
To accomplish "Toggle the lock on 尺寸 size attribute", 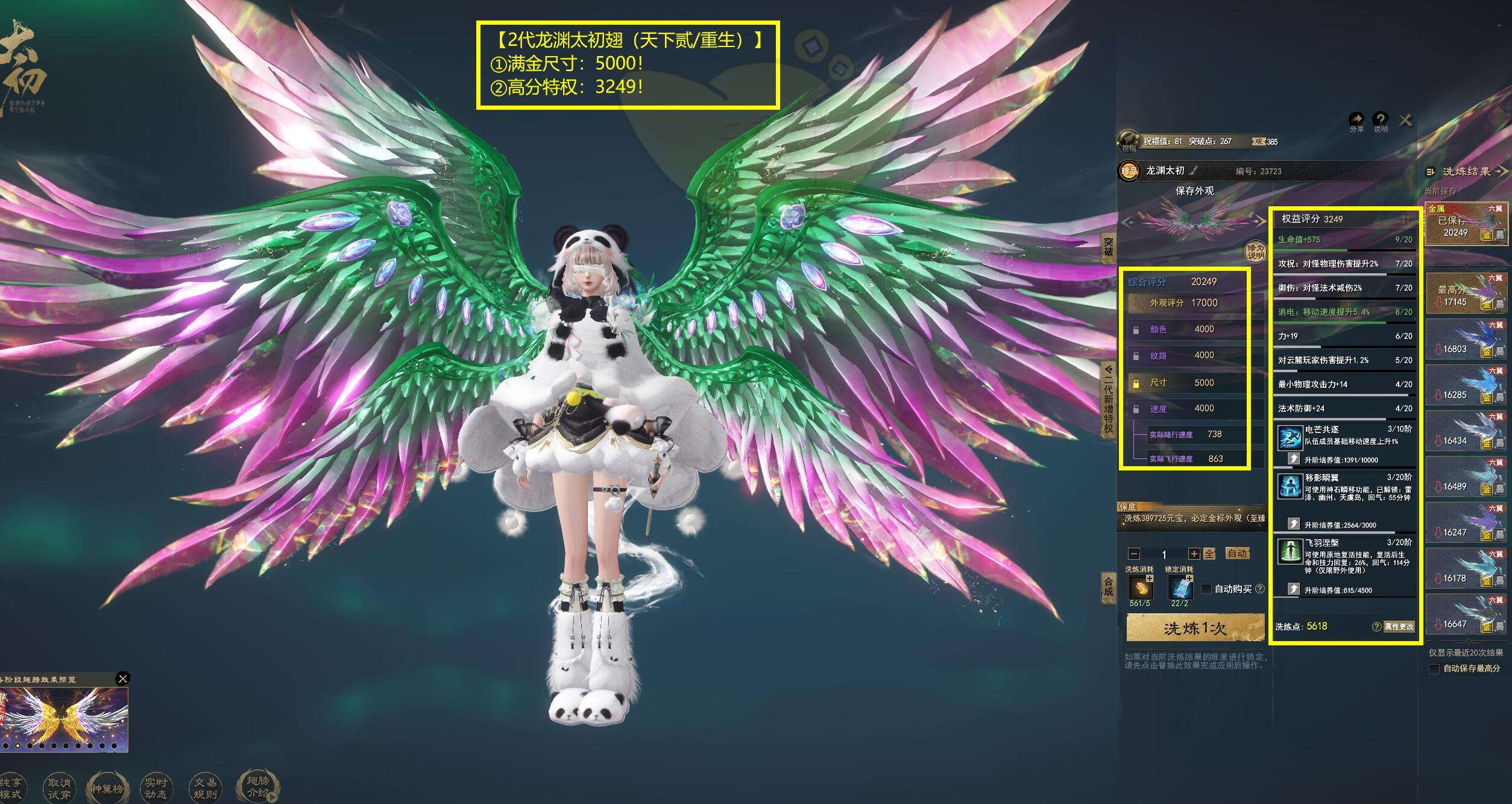I will (1136, 383).
